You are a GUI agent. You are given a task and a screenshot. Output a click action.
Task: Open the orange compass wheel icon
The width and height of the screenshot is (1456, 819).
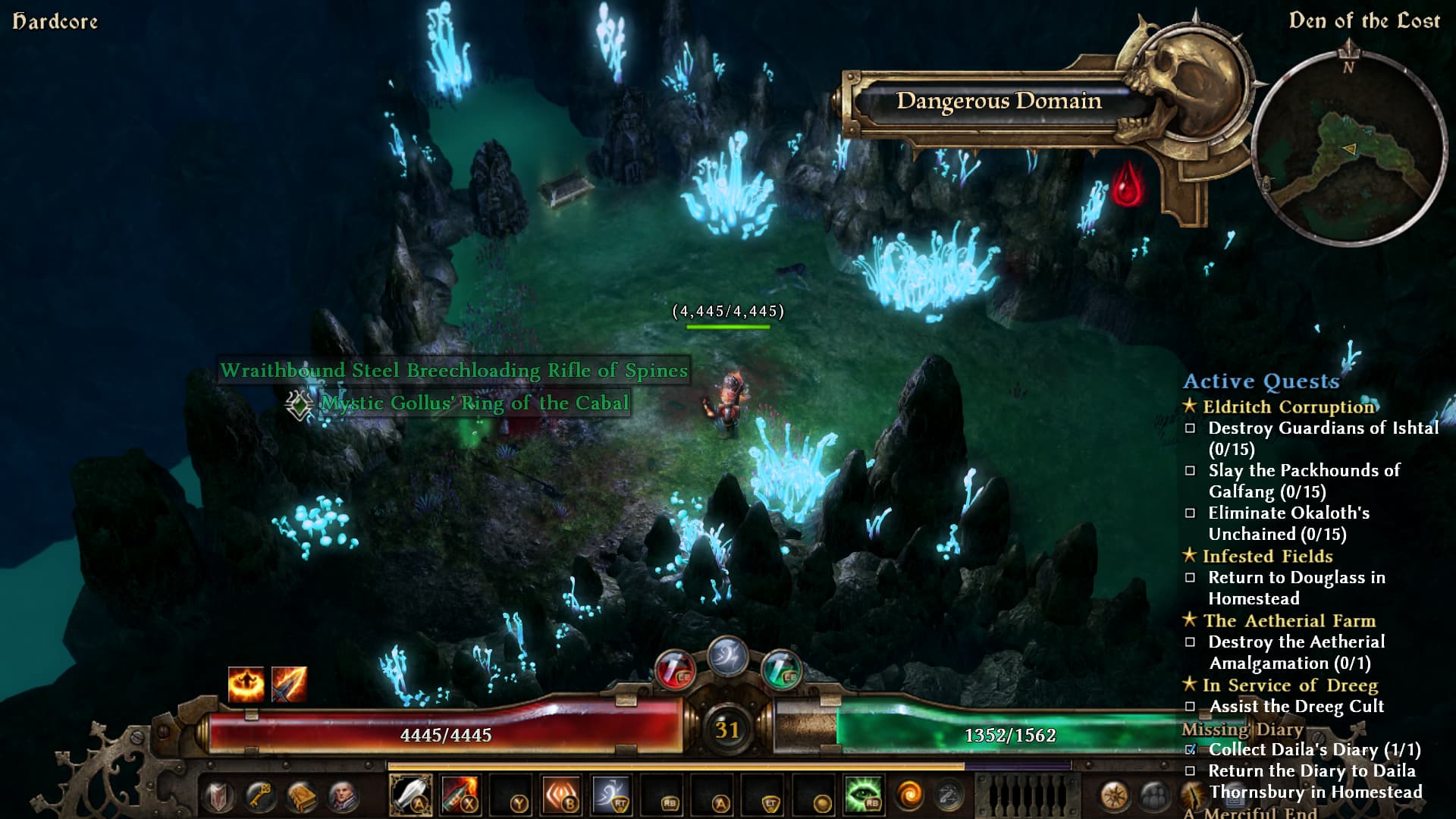click(1114, 797)
